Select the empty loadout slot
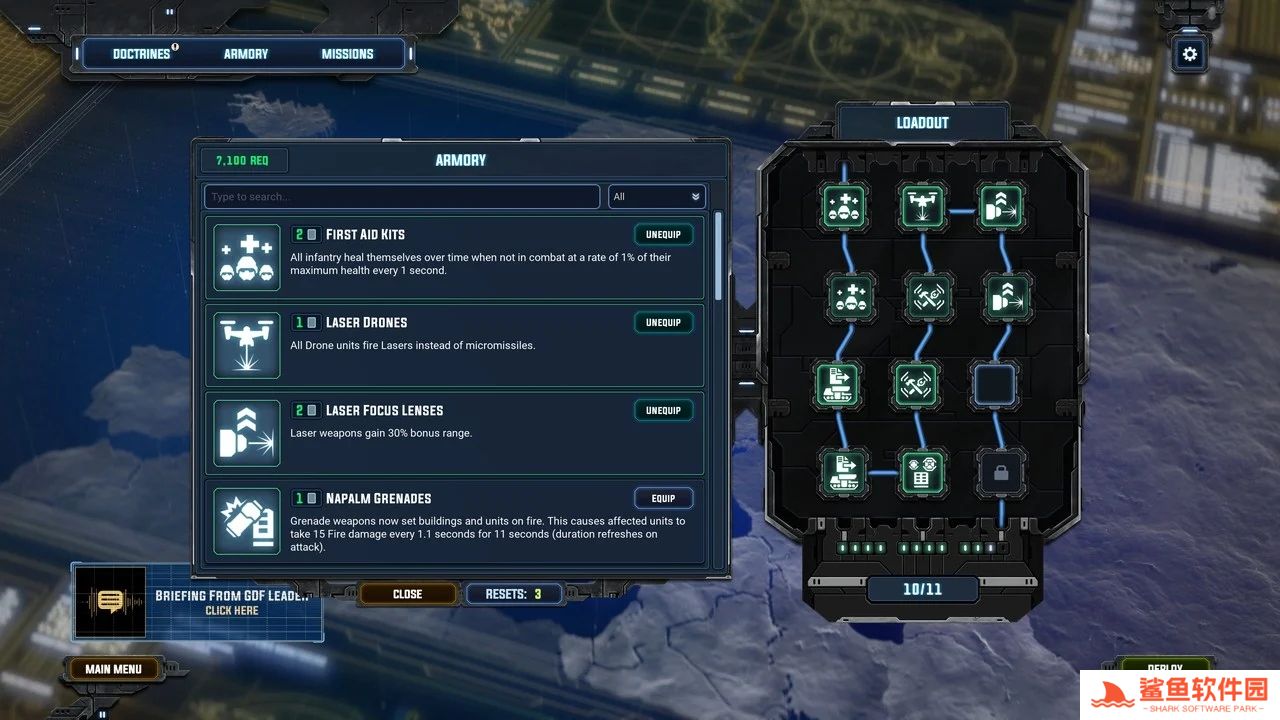Image resolution: width=1280 pixels, height=720 pixels. [x=995, y=385]
